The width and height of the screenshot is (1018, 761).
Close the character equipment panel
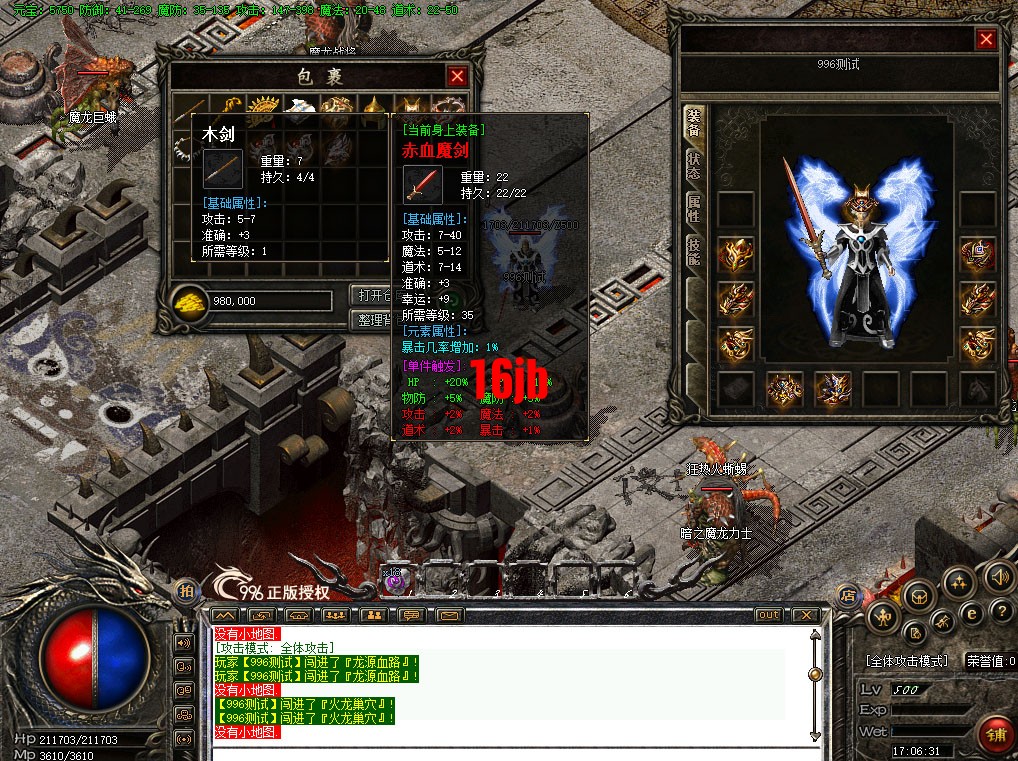[986, 39]
